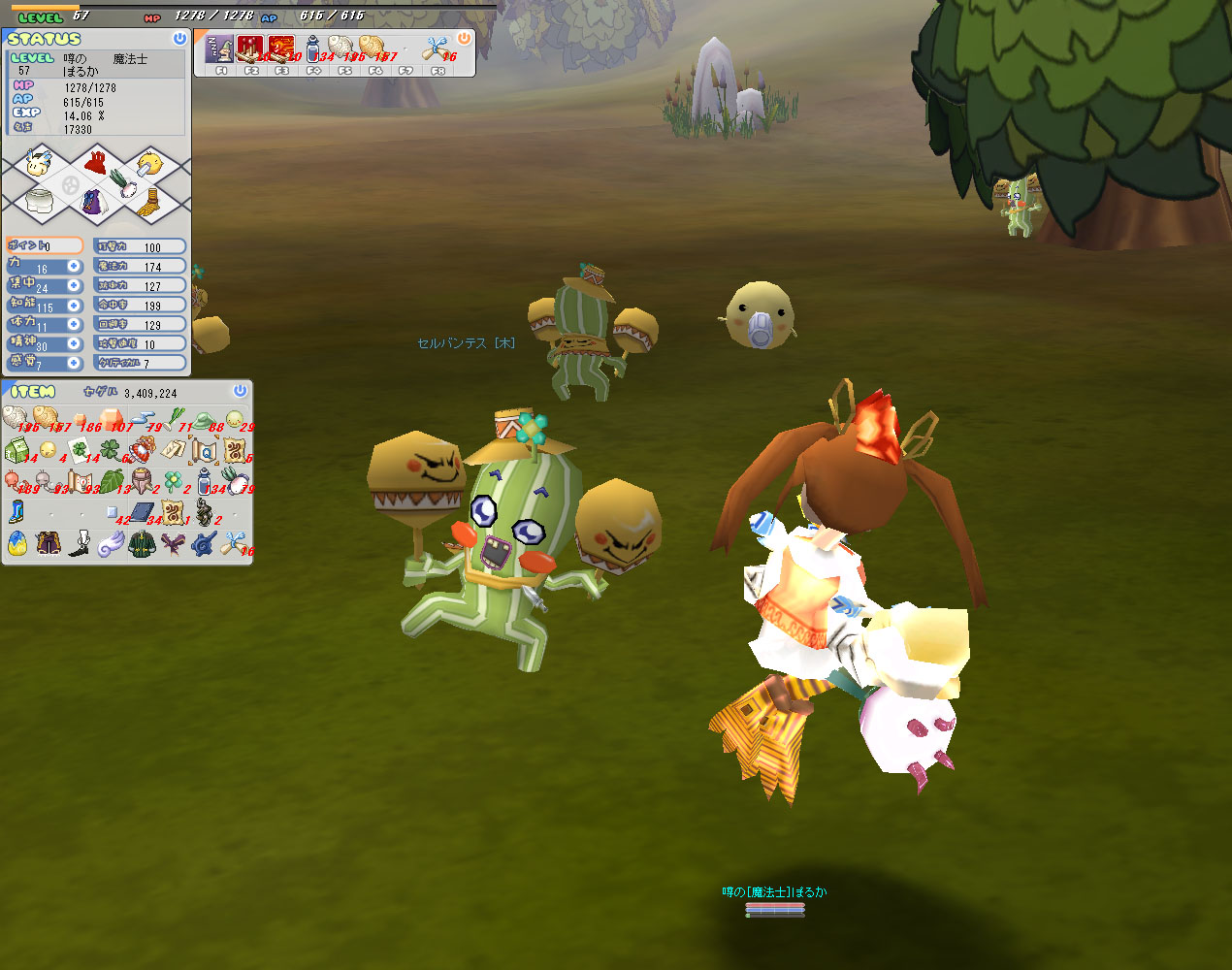Open the Q quest scroll item
The height and width of the screenshot is (970, 1232).
click(x=203, y=451)
